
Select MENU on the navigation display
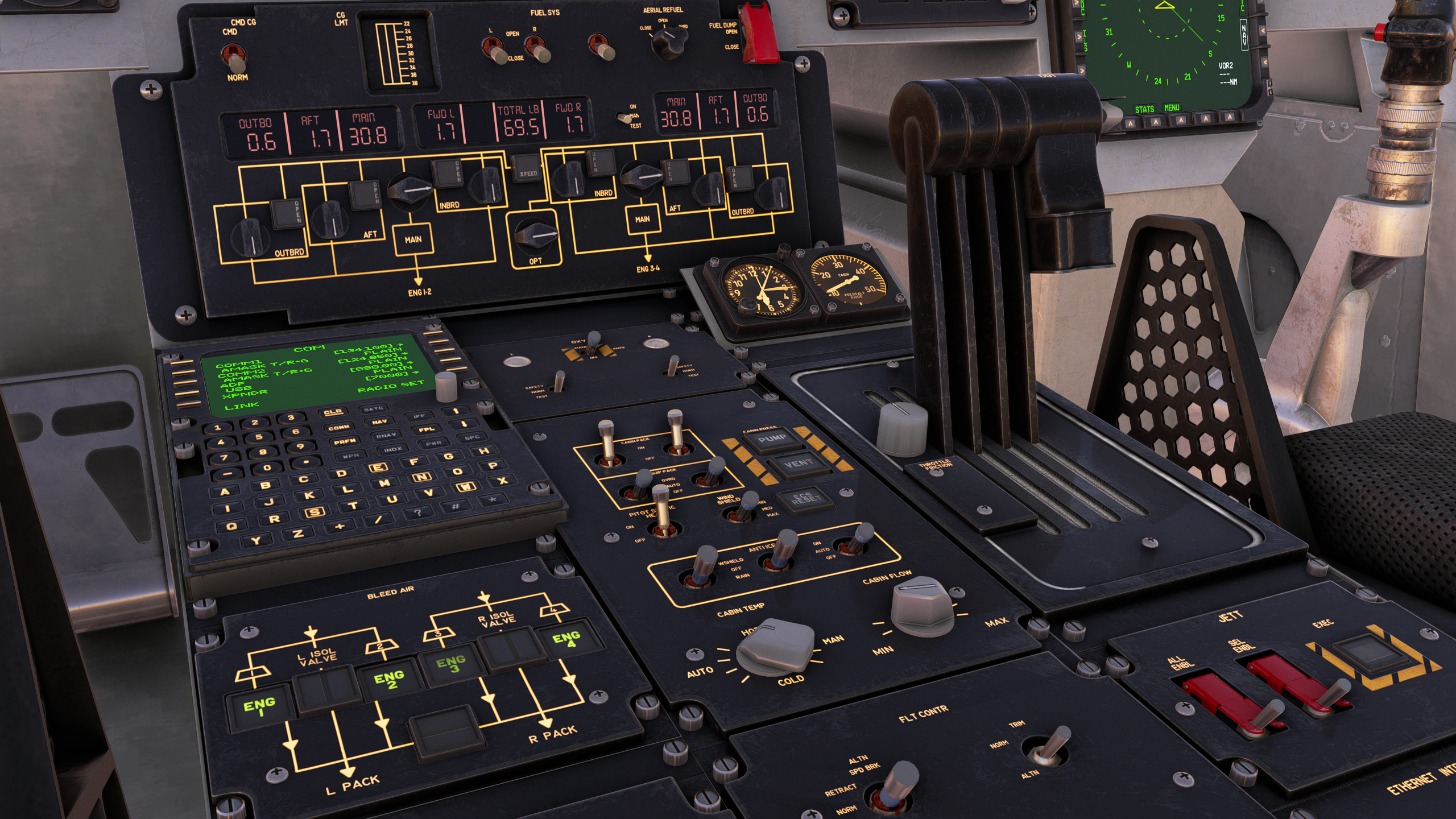pyautogui.click(x=1172, y=108)
